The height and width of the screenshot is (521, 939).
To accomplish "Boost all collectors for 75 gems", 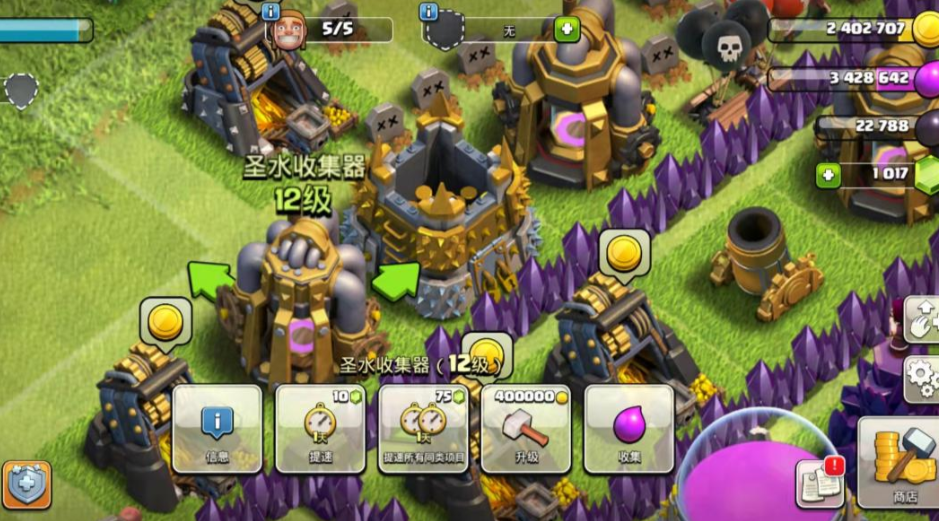I will click(423, 429).
